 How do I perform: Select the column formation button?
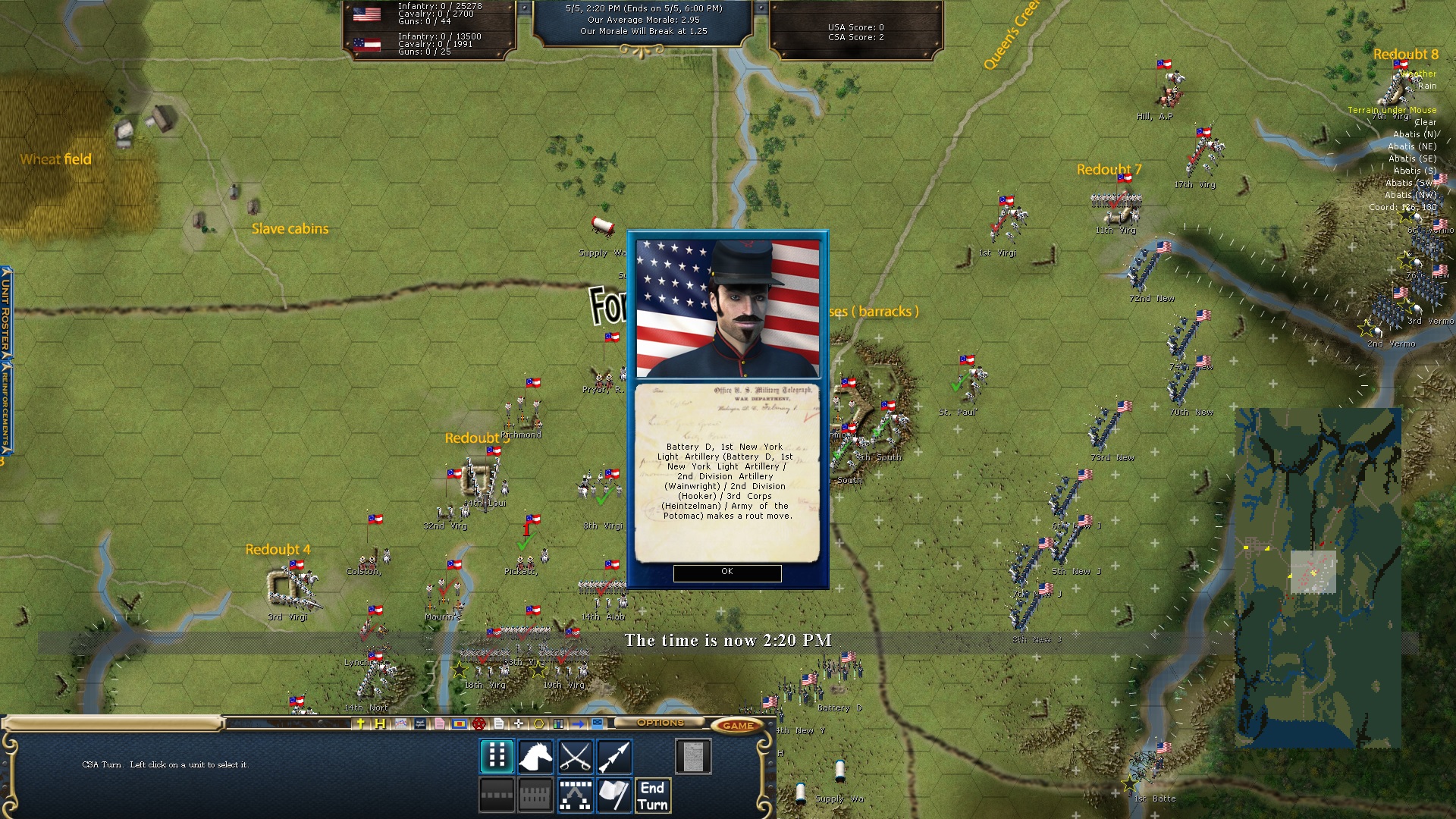(x=497, y=756)
